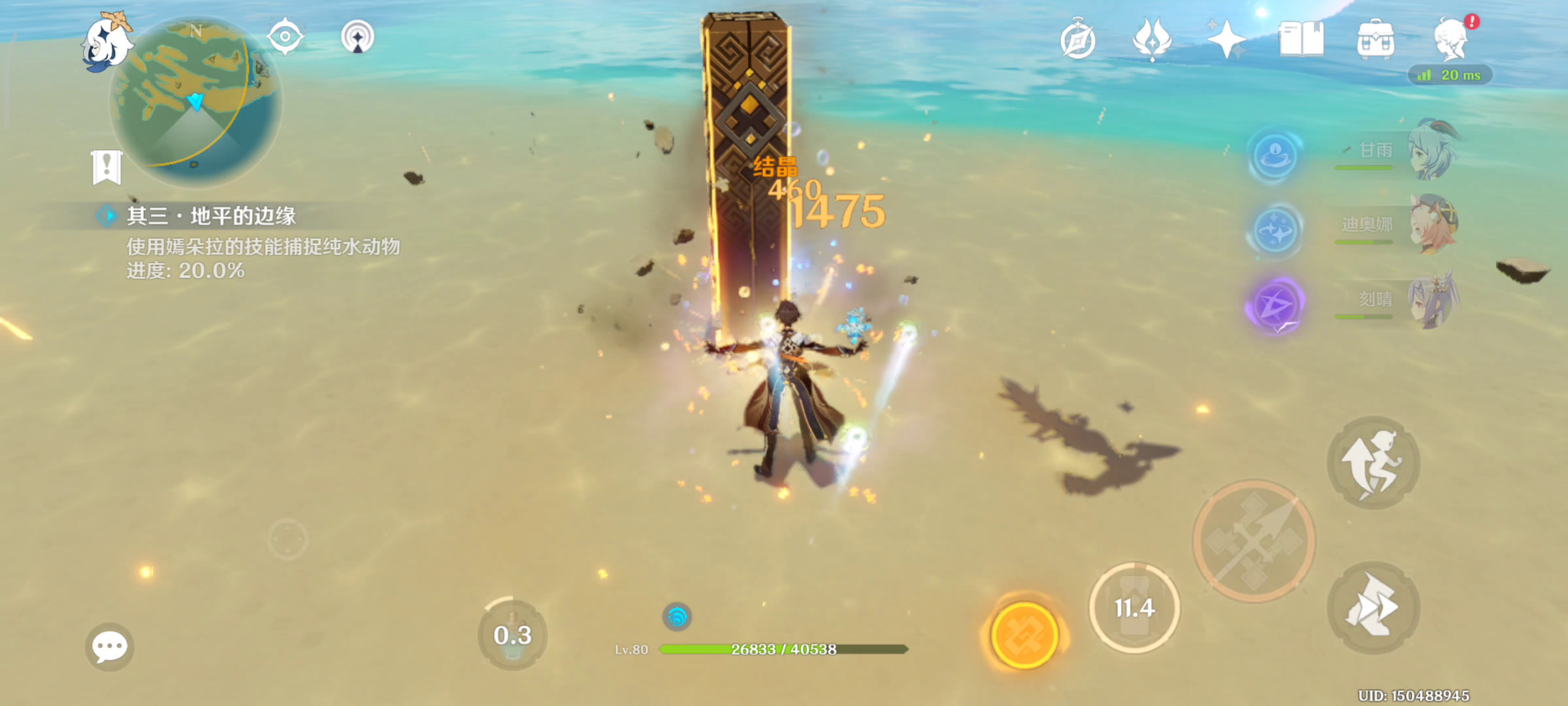Open the compass events icon
The width and height of the screenshot is (1568, 706).
pyautogui.click(x=1078, y=41)
